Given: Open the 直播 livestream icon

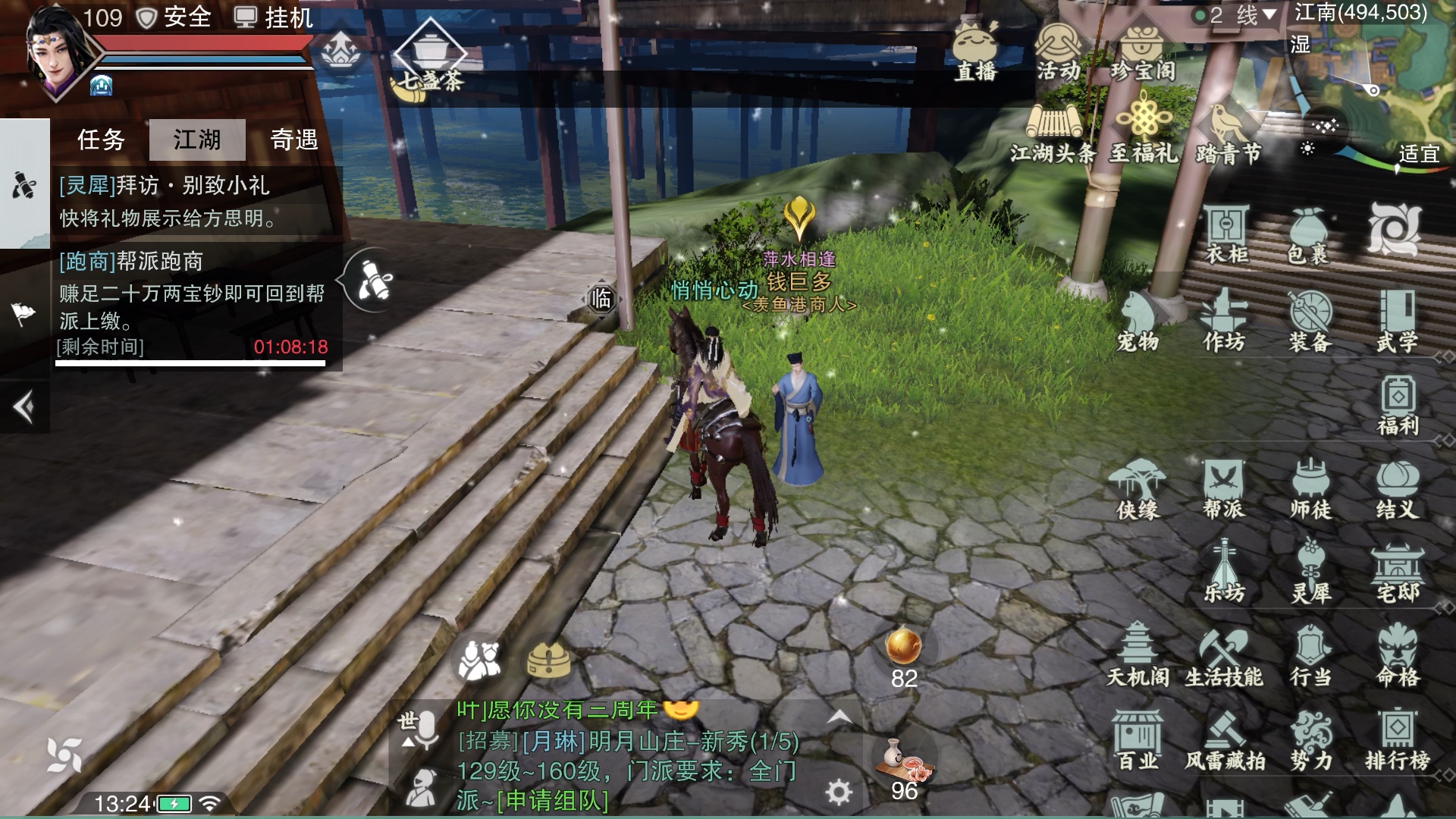Looking at the screenshot, I should point(975,52).
